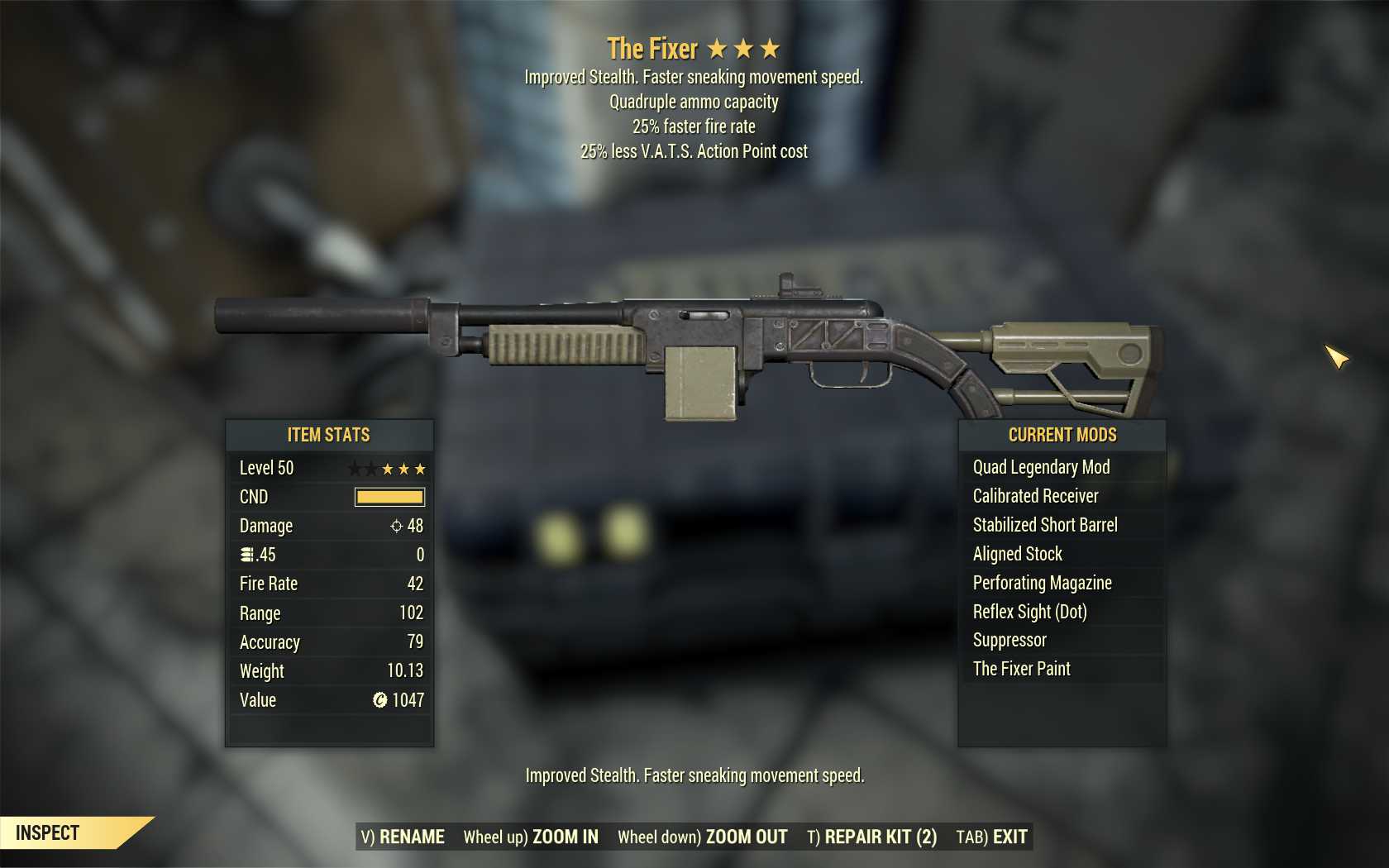Click TAB) EXIT to leave the inspect view

pyautogui.click(x=991, y=837)
